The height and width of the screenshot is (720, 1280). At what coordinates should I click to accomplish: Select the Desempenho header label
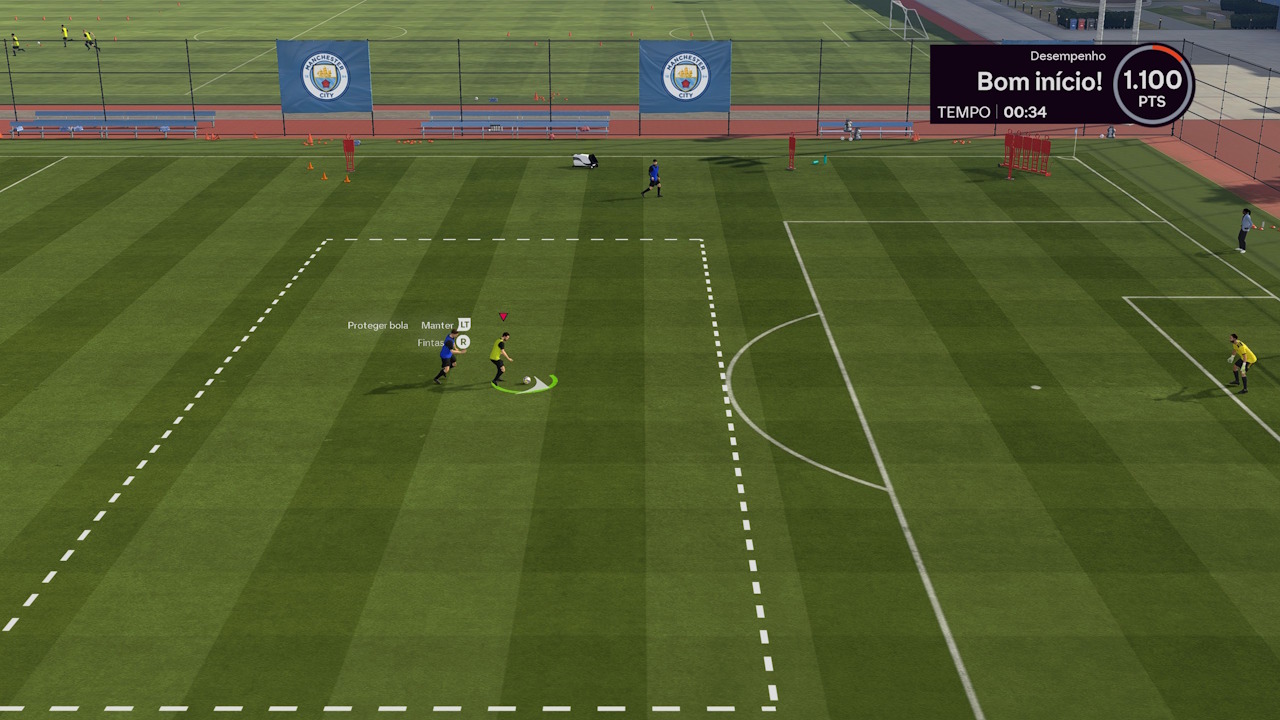pos(1066,56)
